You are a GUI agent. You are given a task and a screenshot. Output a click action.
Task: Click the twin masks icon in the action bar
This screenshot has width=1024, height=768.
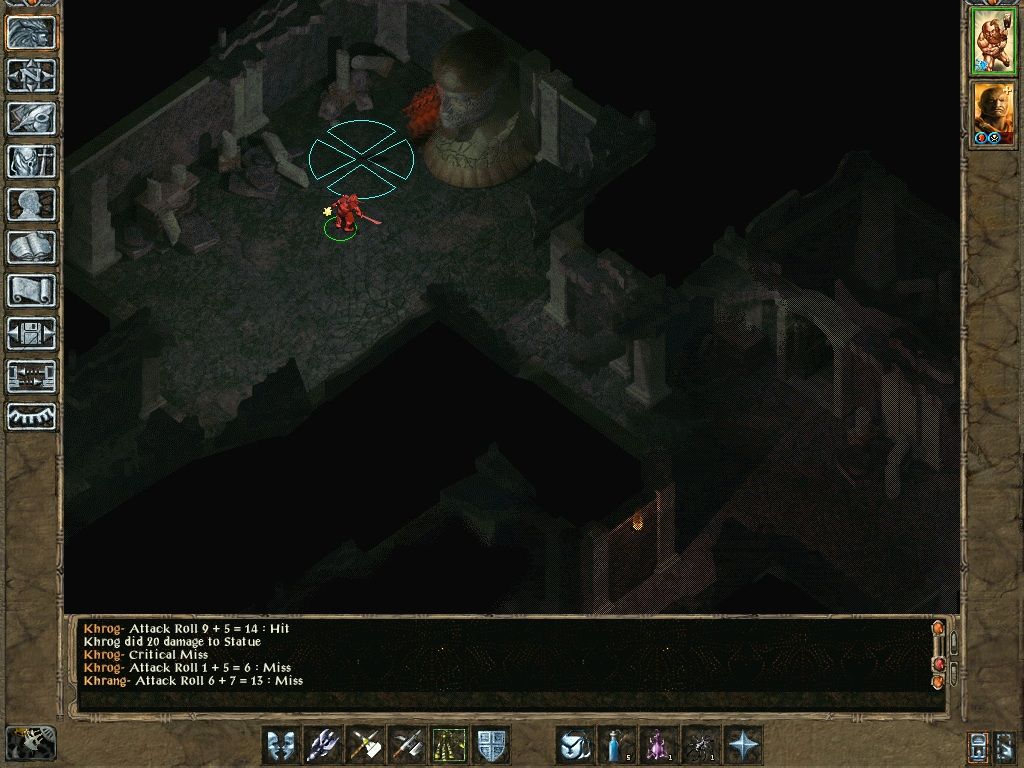coord(281,745)
